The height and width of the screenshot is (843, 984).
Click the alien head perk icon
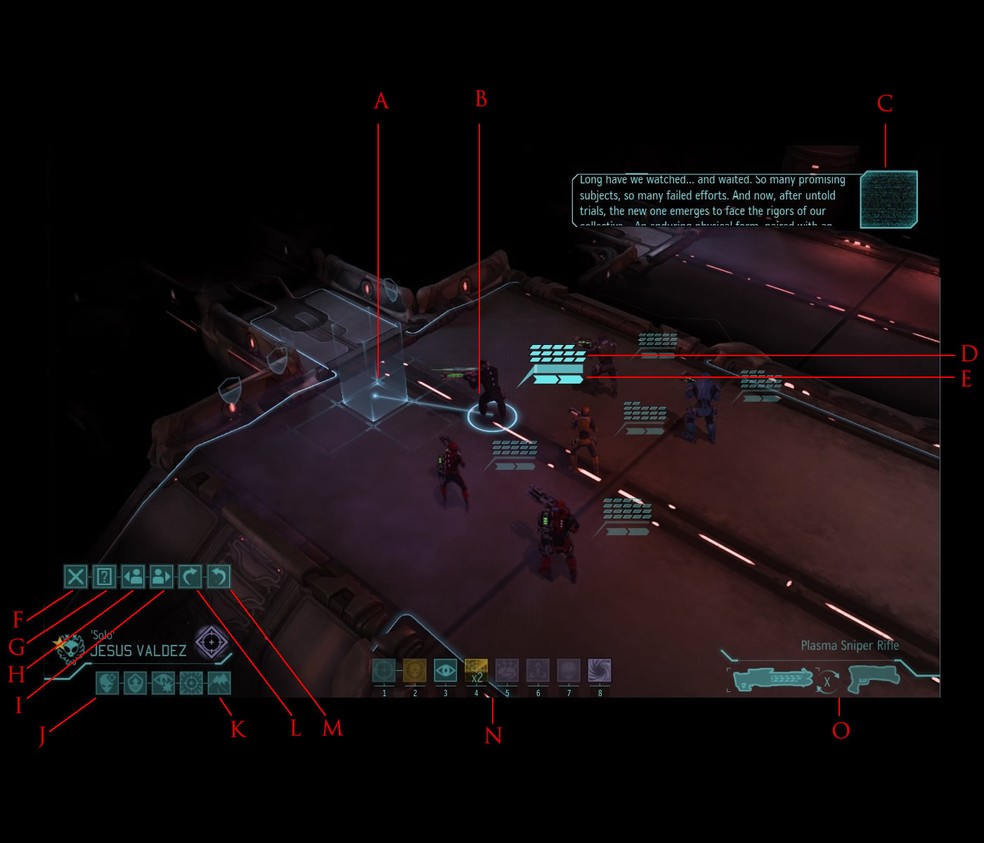pos(107,683)
